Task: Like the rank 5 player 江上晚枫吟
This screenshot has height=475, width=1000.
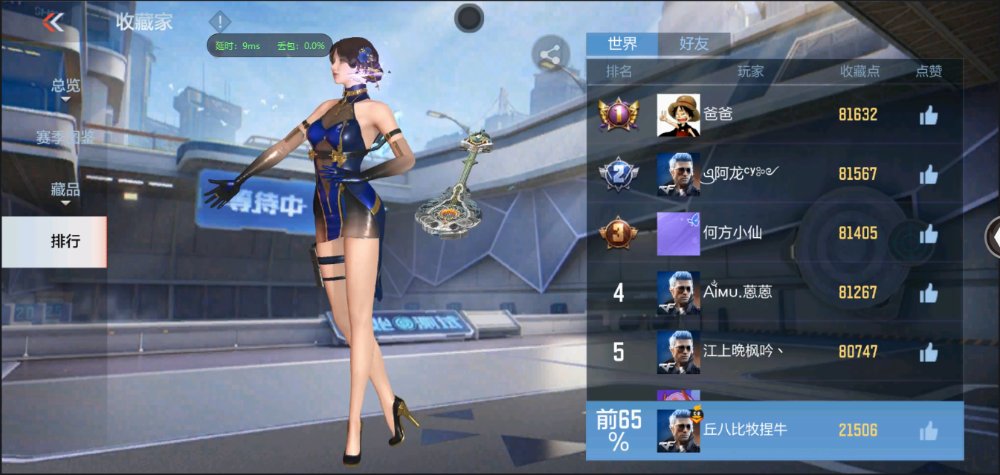Action: point(928,352)
